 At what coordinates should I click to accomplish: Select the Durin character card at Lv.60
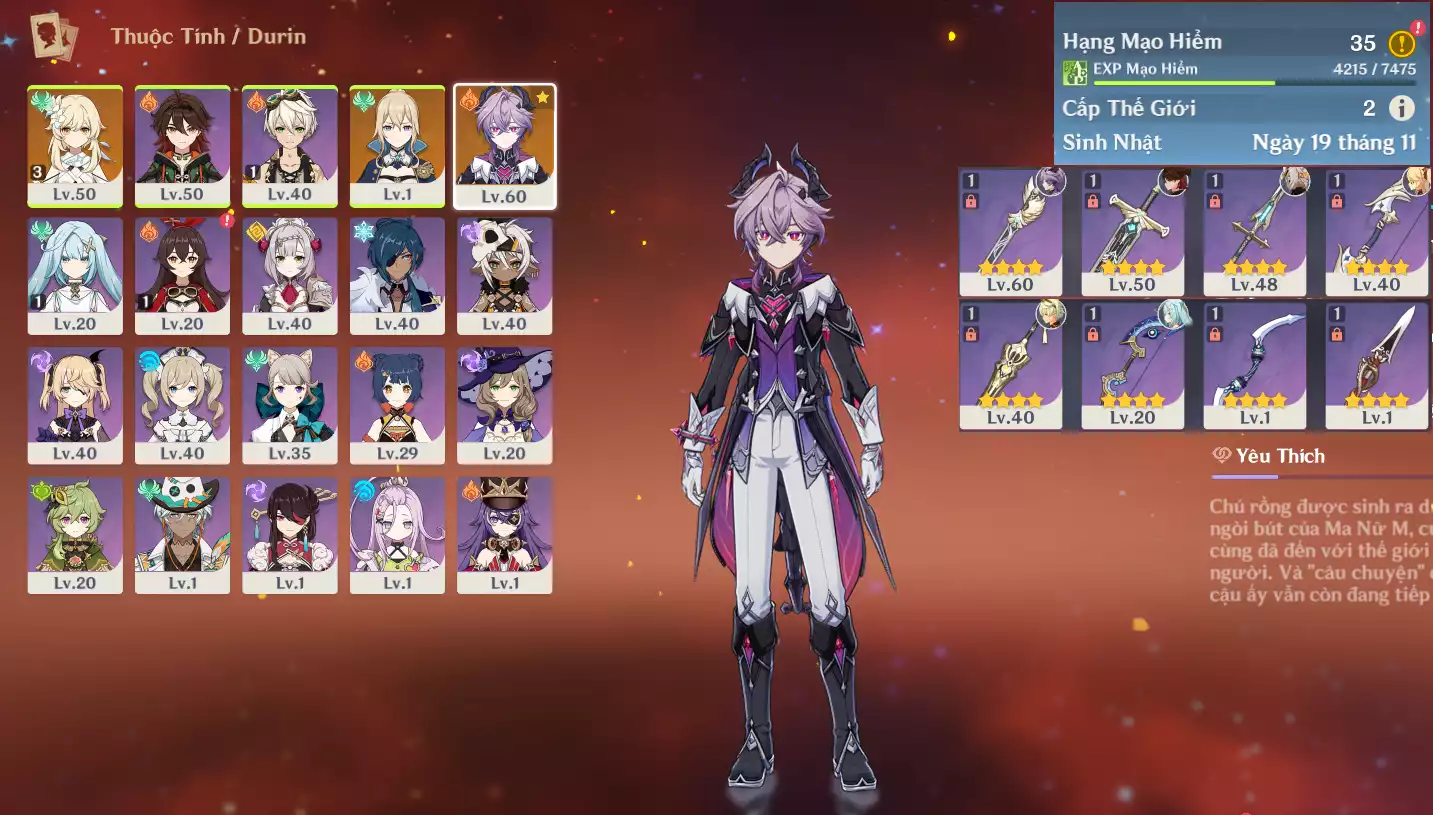(505, 146)
